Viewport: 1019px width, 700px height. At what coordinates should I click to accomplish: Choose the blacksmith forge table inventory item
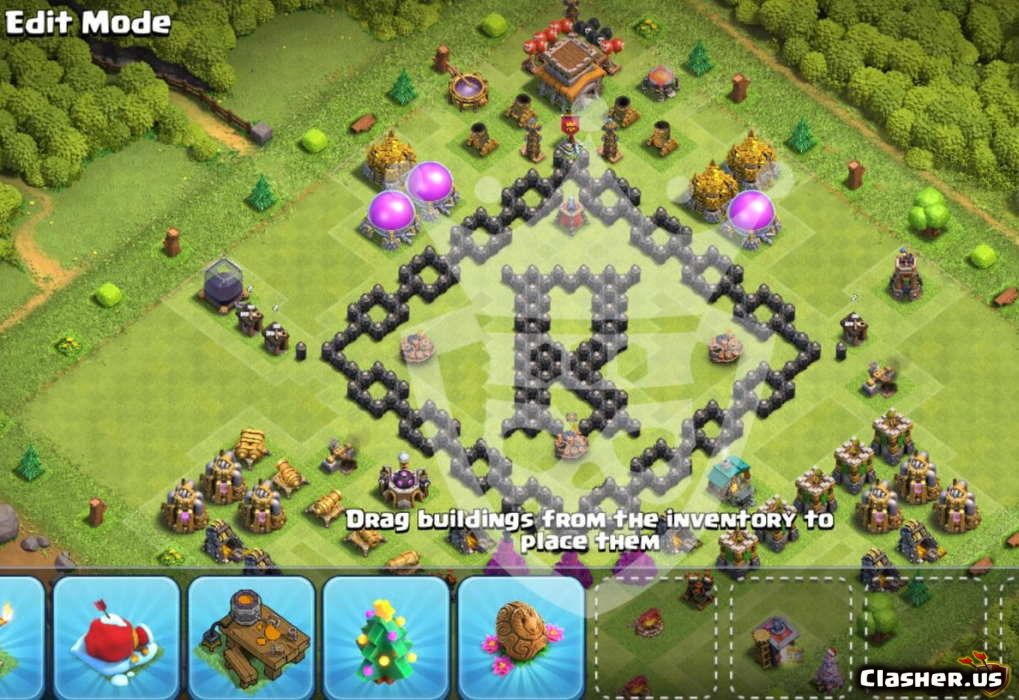pos(251,636)
